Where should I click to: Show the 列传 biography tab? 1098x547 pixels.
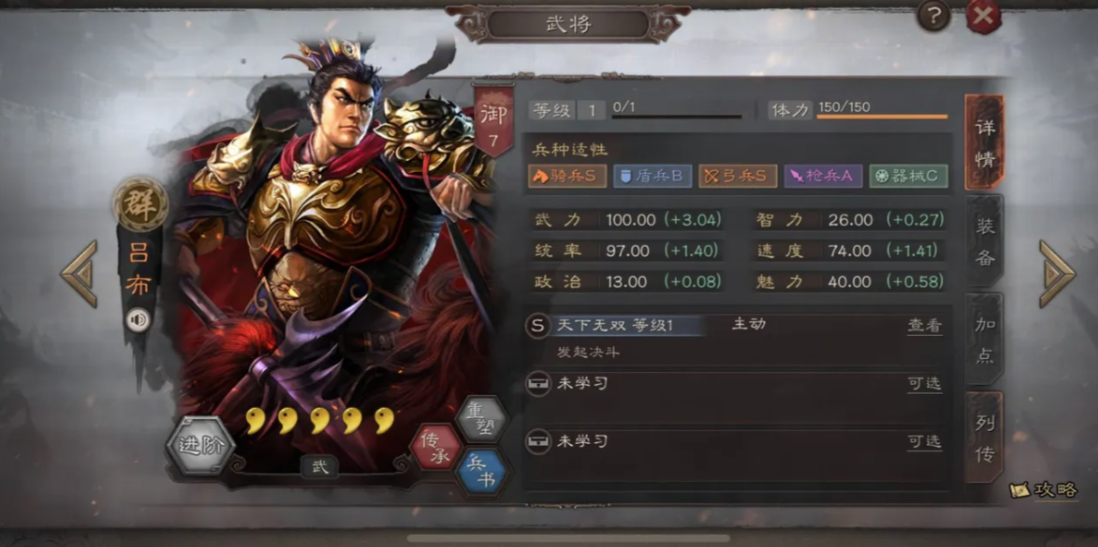(985, 440)
